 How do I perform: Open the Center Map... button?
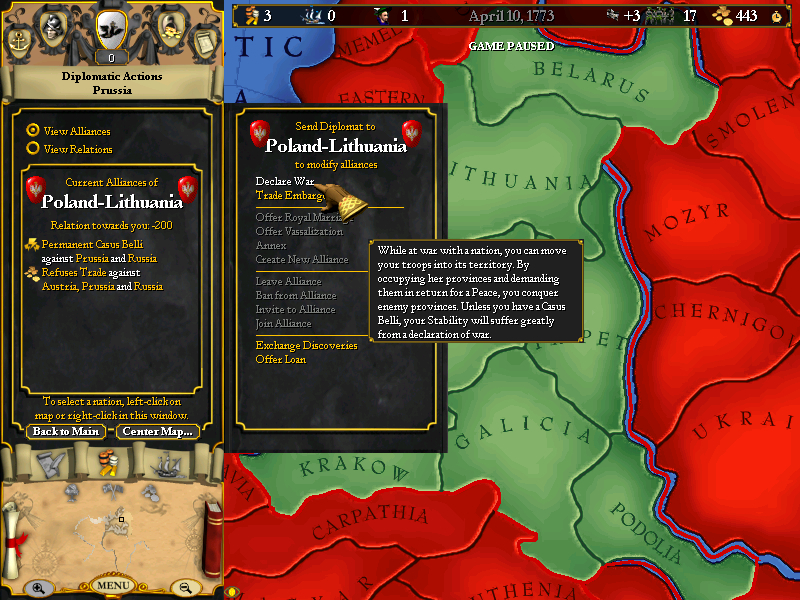coord(156,432)
